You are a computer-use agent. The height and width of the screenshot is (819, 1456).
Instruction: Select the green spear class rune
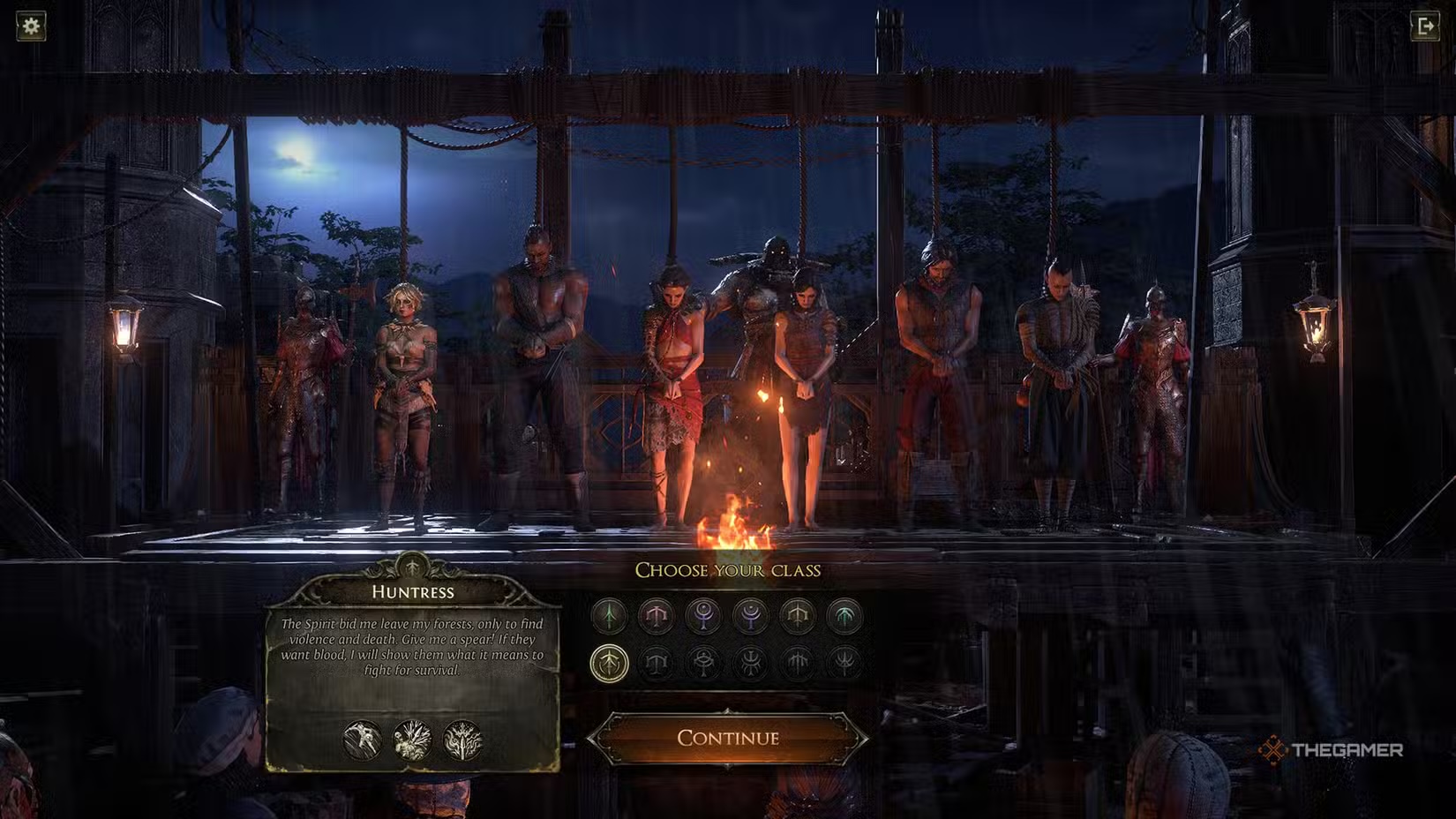pyautogui.click(x=609, y=615)
